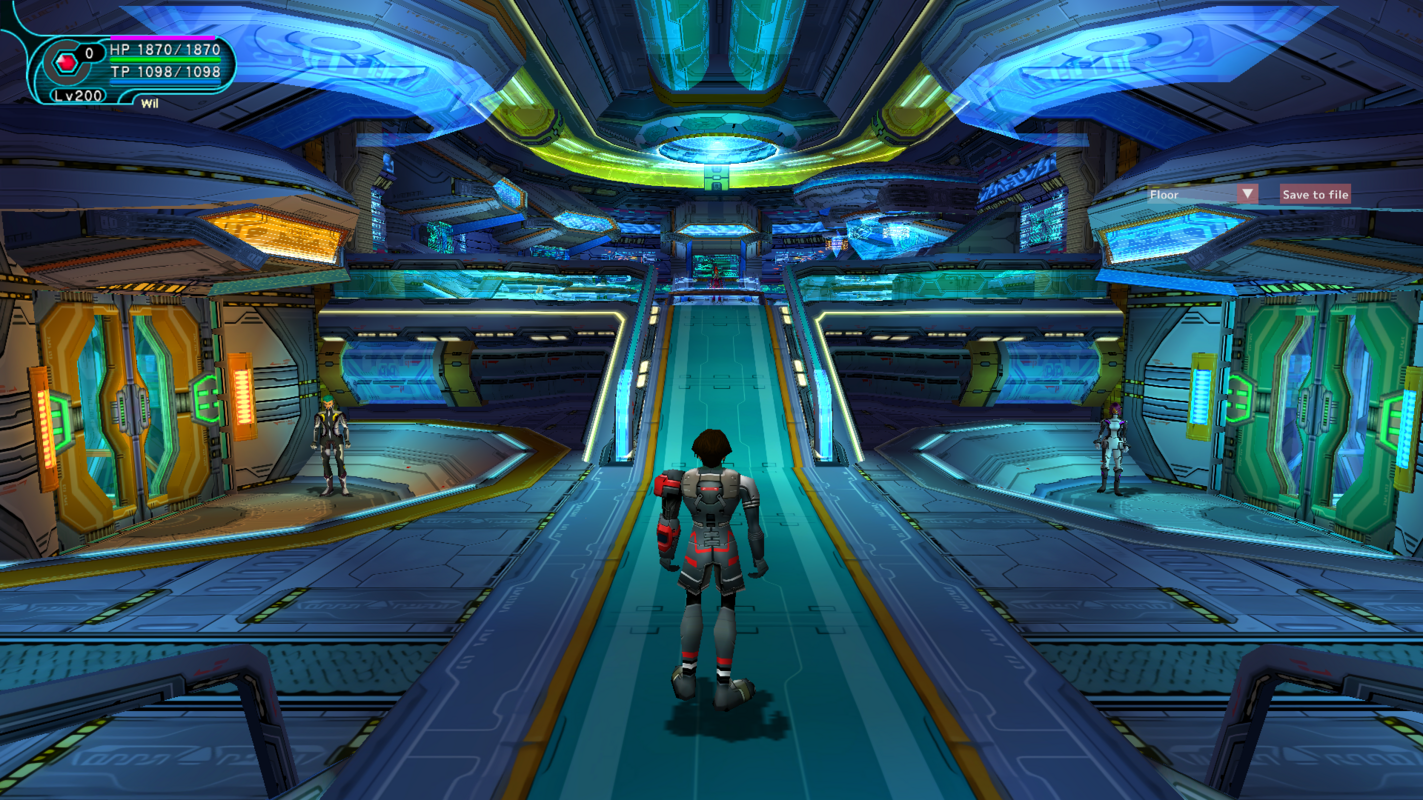This screenshot has height=800, width=1423.
Task: Click the pink bar above the HP readout
Action: tap(163, 38)
